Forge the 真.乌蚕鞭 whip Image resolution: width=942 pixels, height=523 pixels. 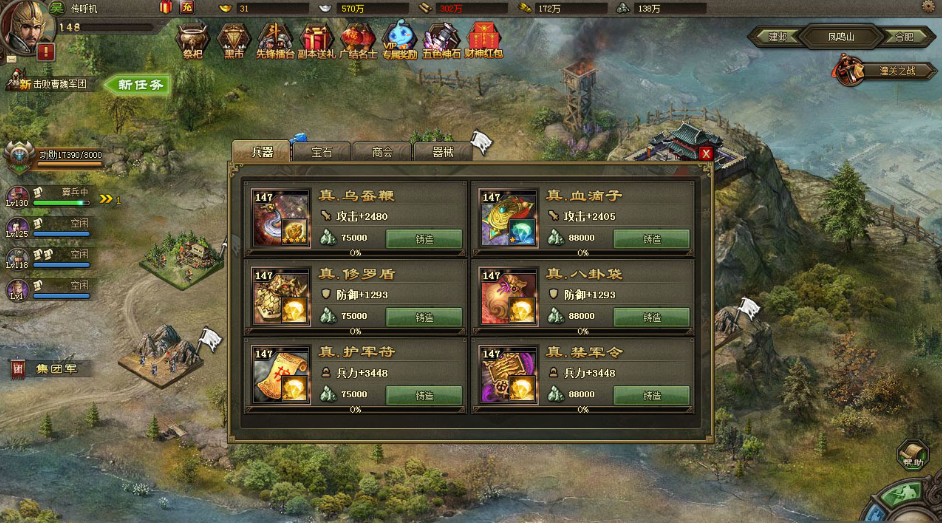pyautogui.click(x=424, y=238)
